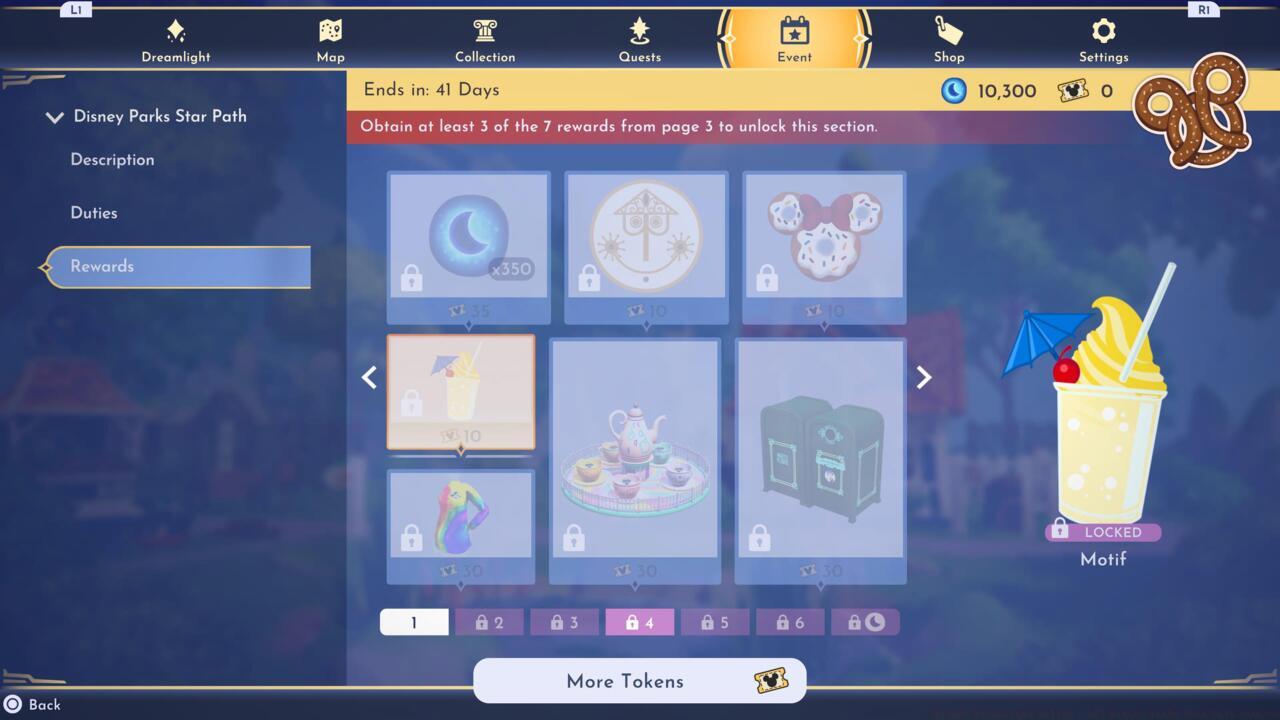Click the left arrow for previous rewards
The width and height of the screenshot is (1280, 720).
point(369,377)
